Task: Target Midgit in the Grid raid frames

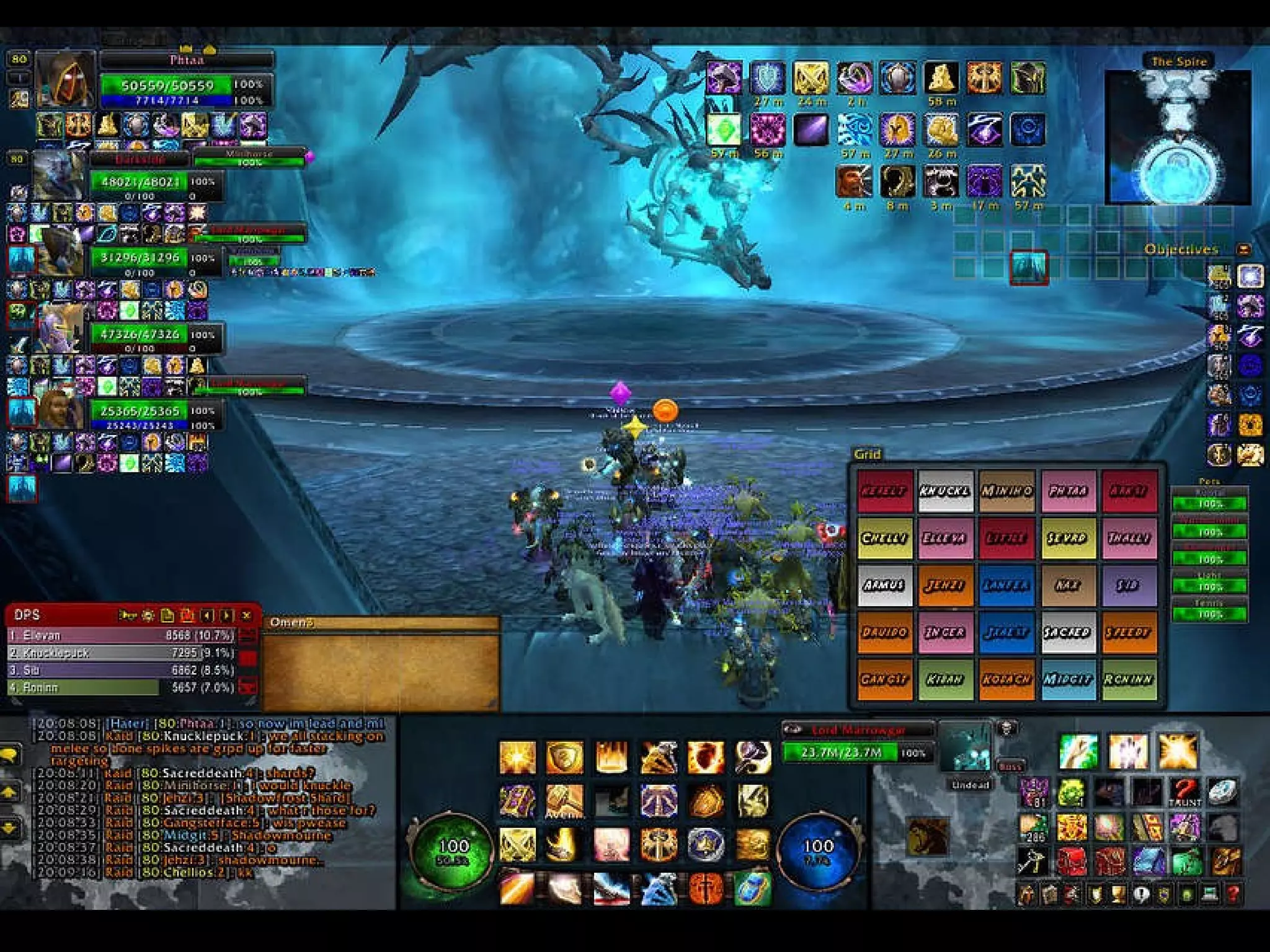Action: [1067, 679]
